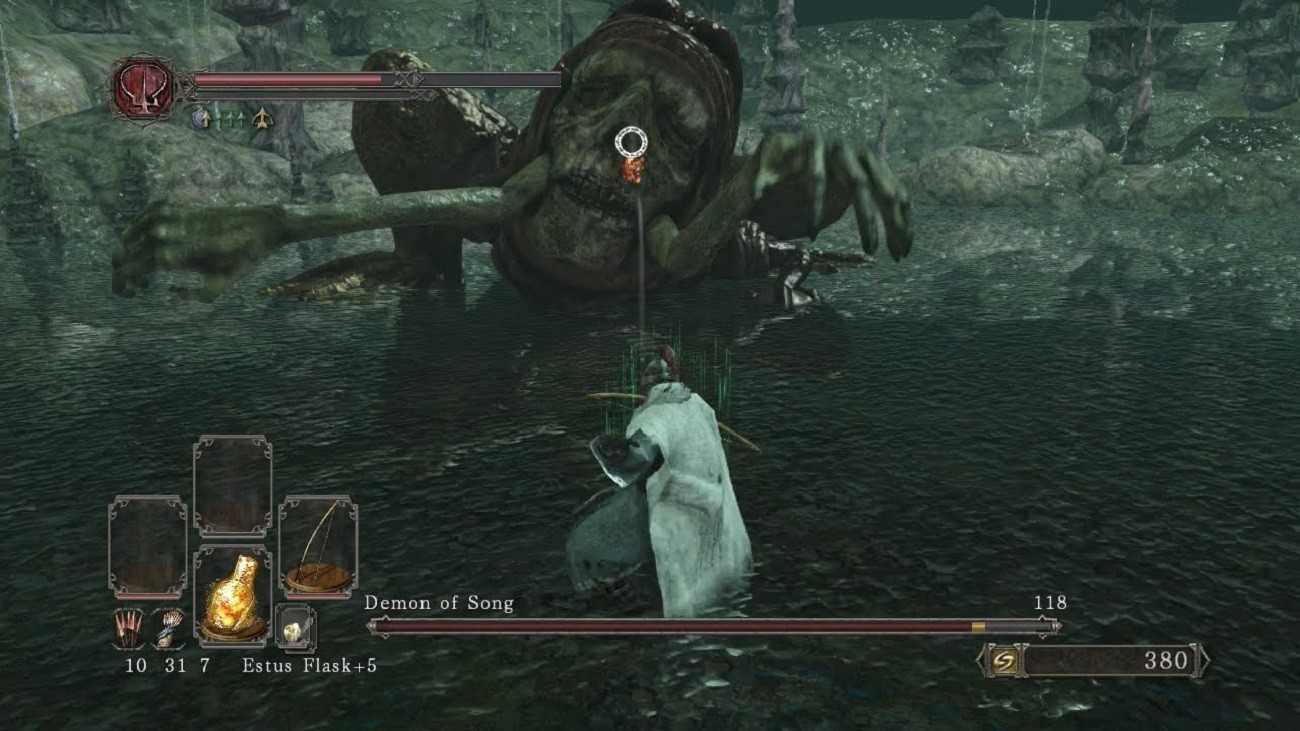Click the red covenant emblem

[x=142, y=88]
